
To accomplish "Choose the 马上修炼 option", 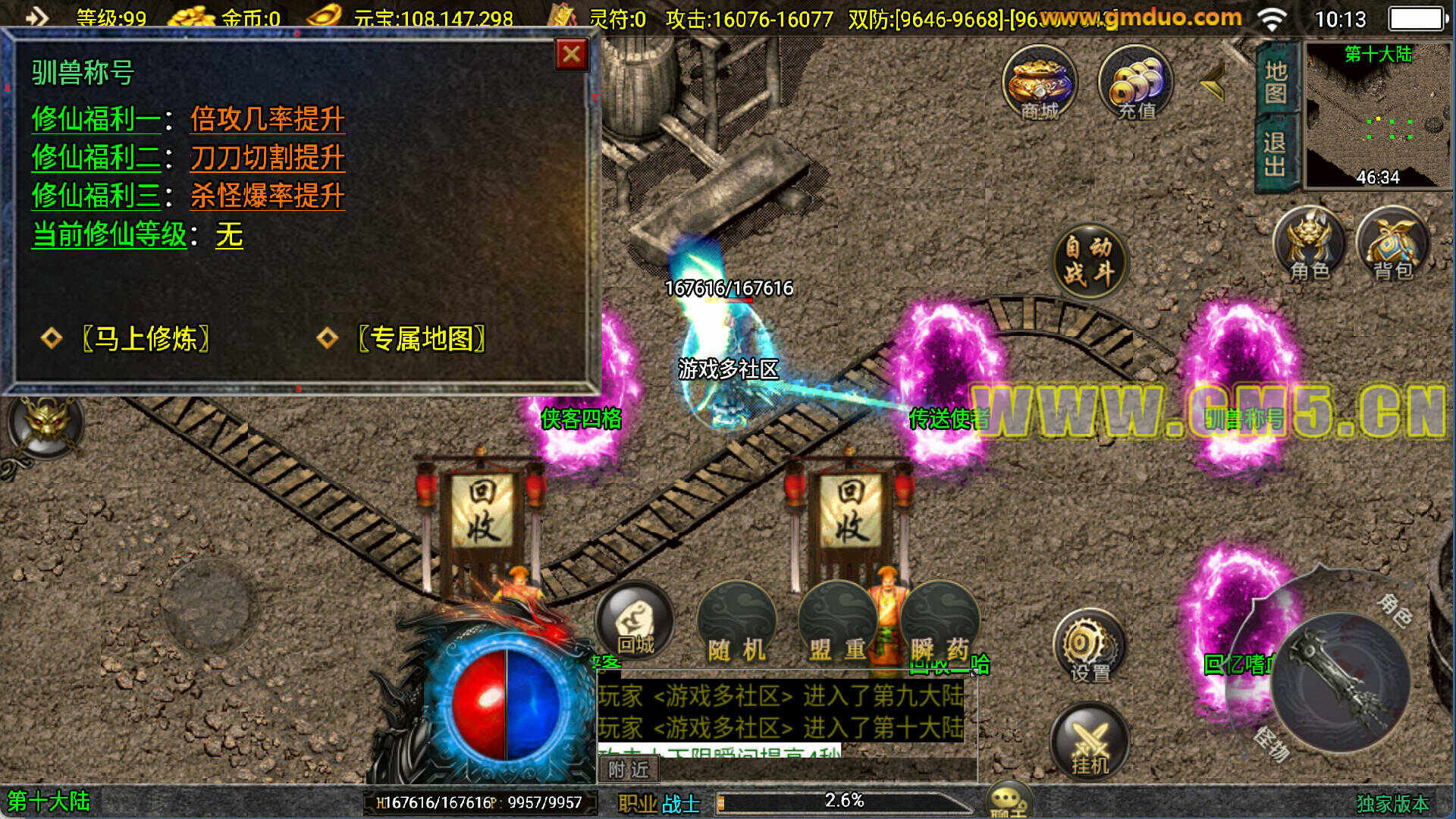I will click(x=146, y=338).
